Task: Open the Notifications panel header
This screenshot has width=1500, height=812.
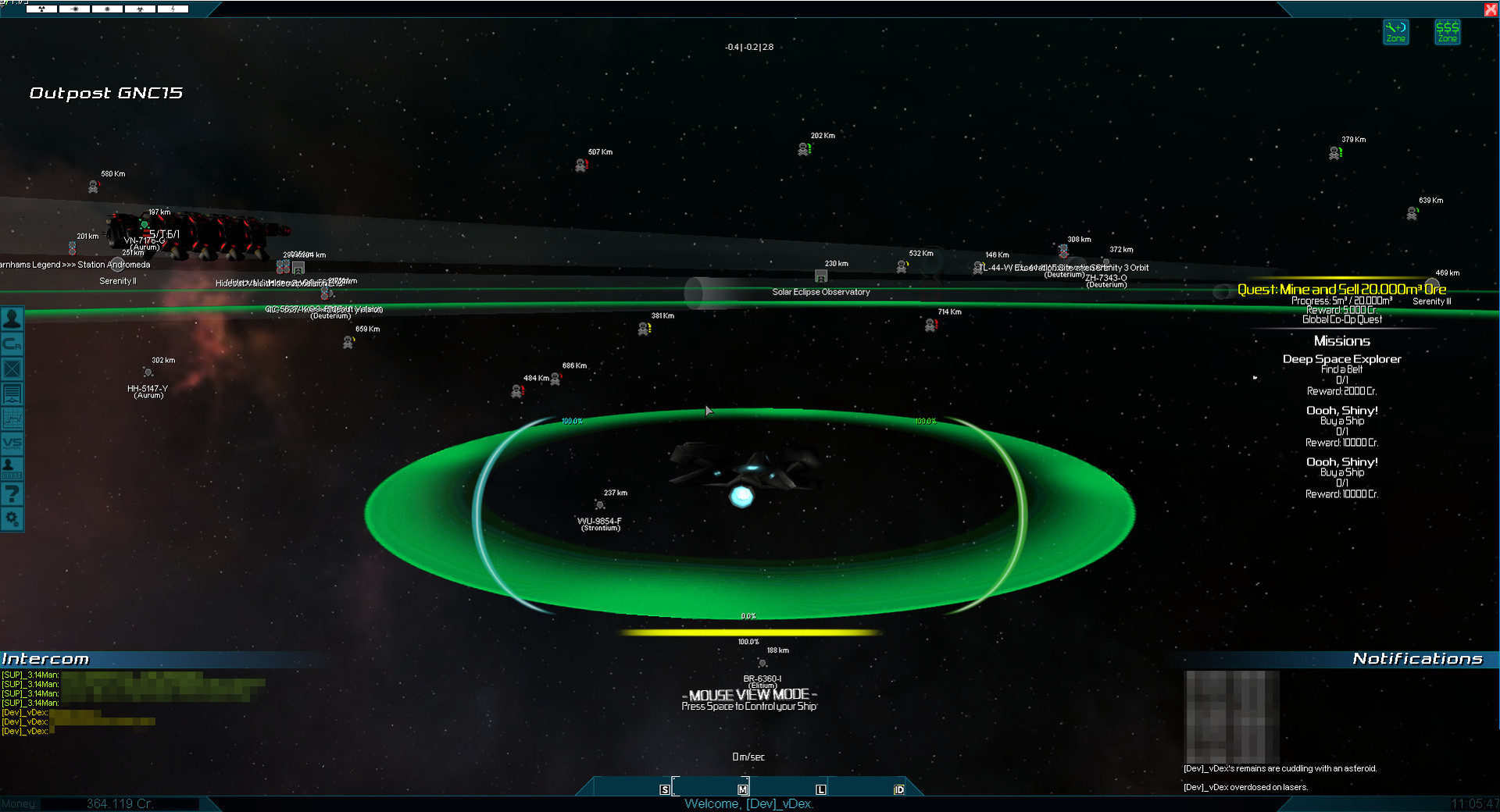Action: 1417,659
